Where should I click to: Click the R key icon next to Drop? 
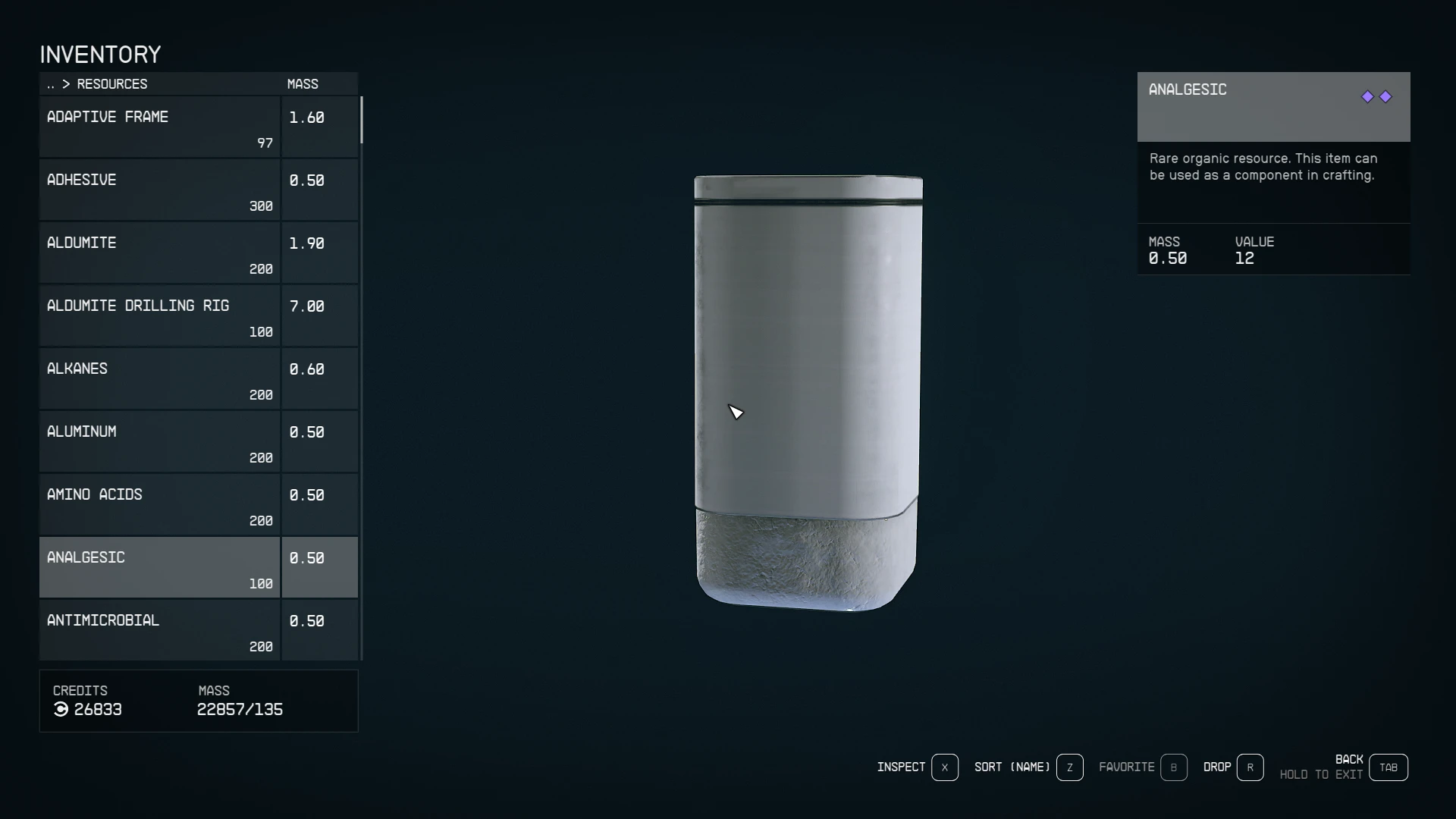coord(1250,767)
